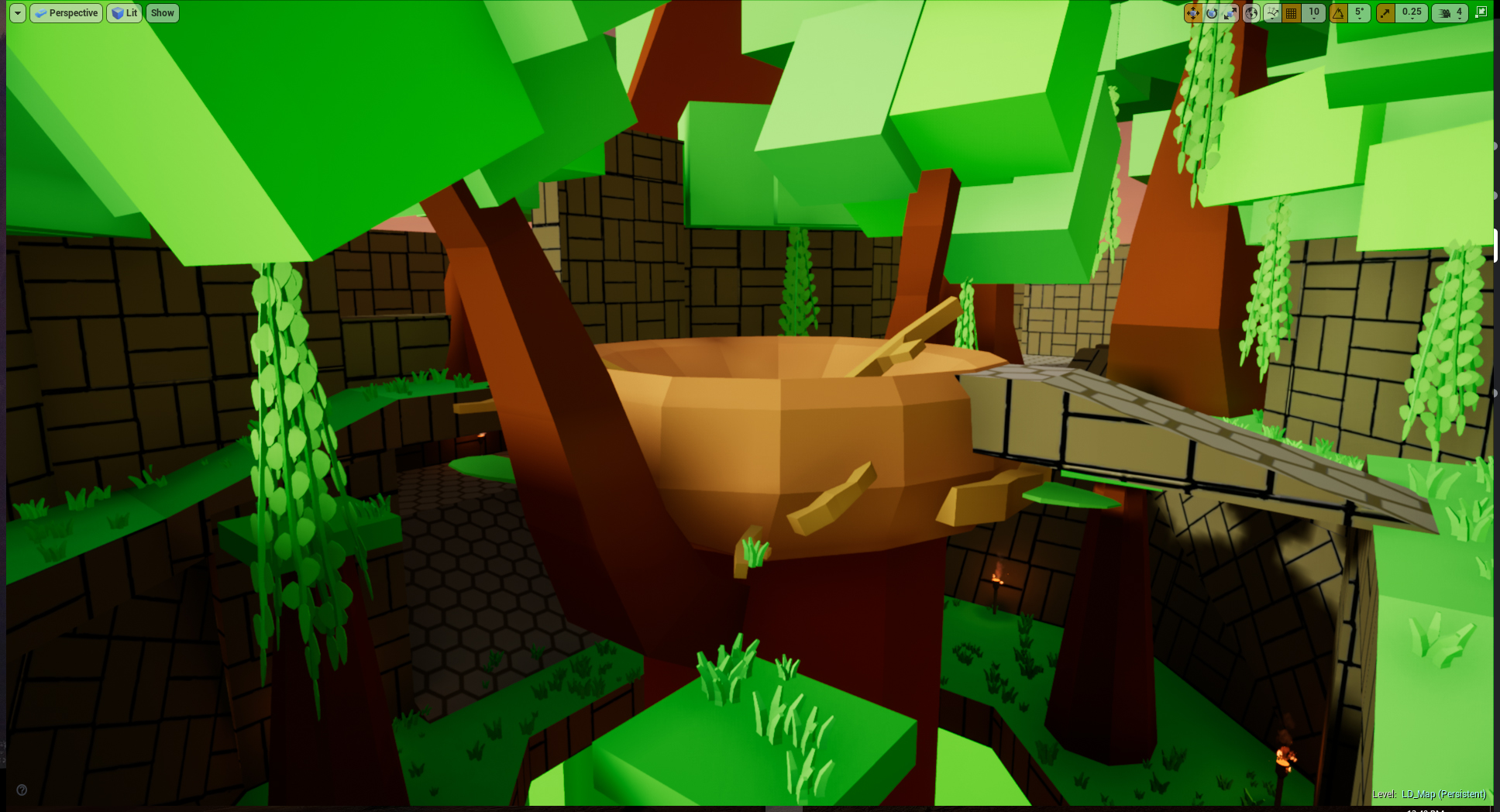Open the Perspective view mode menu

(x=66, y=12)
